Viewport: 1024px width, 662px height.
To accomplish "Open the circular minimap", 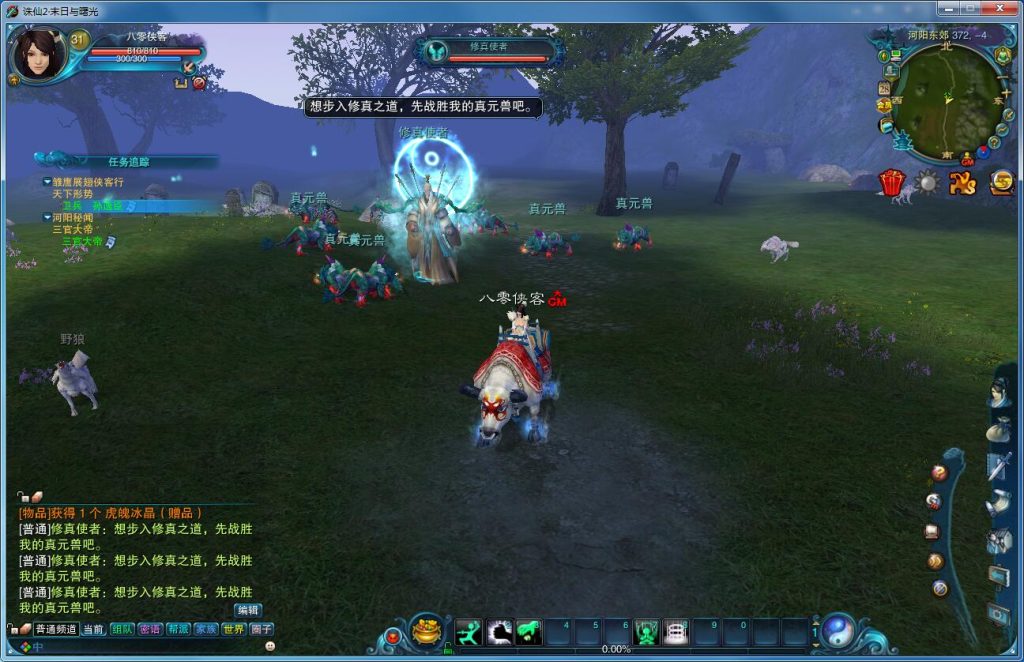I will (946, 98).
